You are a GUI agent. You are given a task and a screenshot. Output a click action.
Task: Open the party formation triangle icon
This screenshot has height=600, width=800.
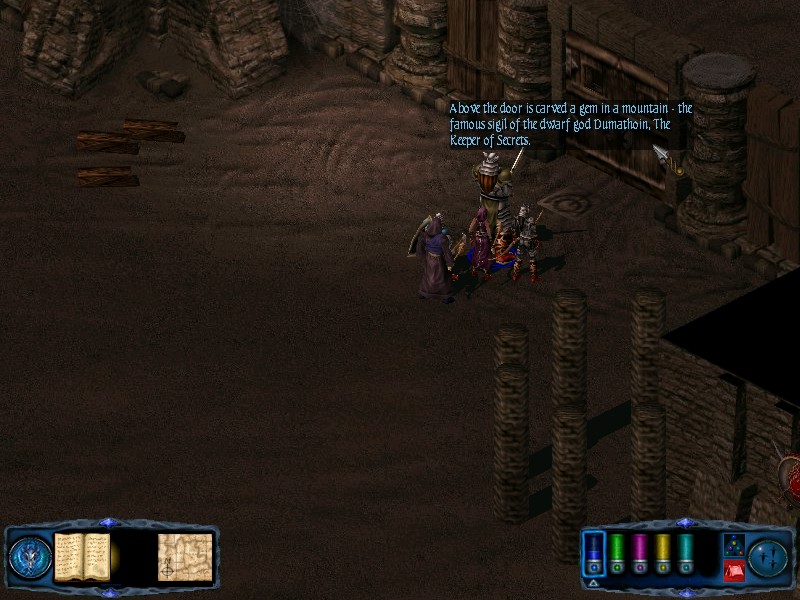pos(733,545)
